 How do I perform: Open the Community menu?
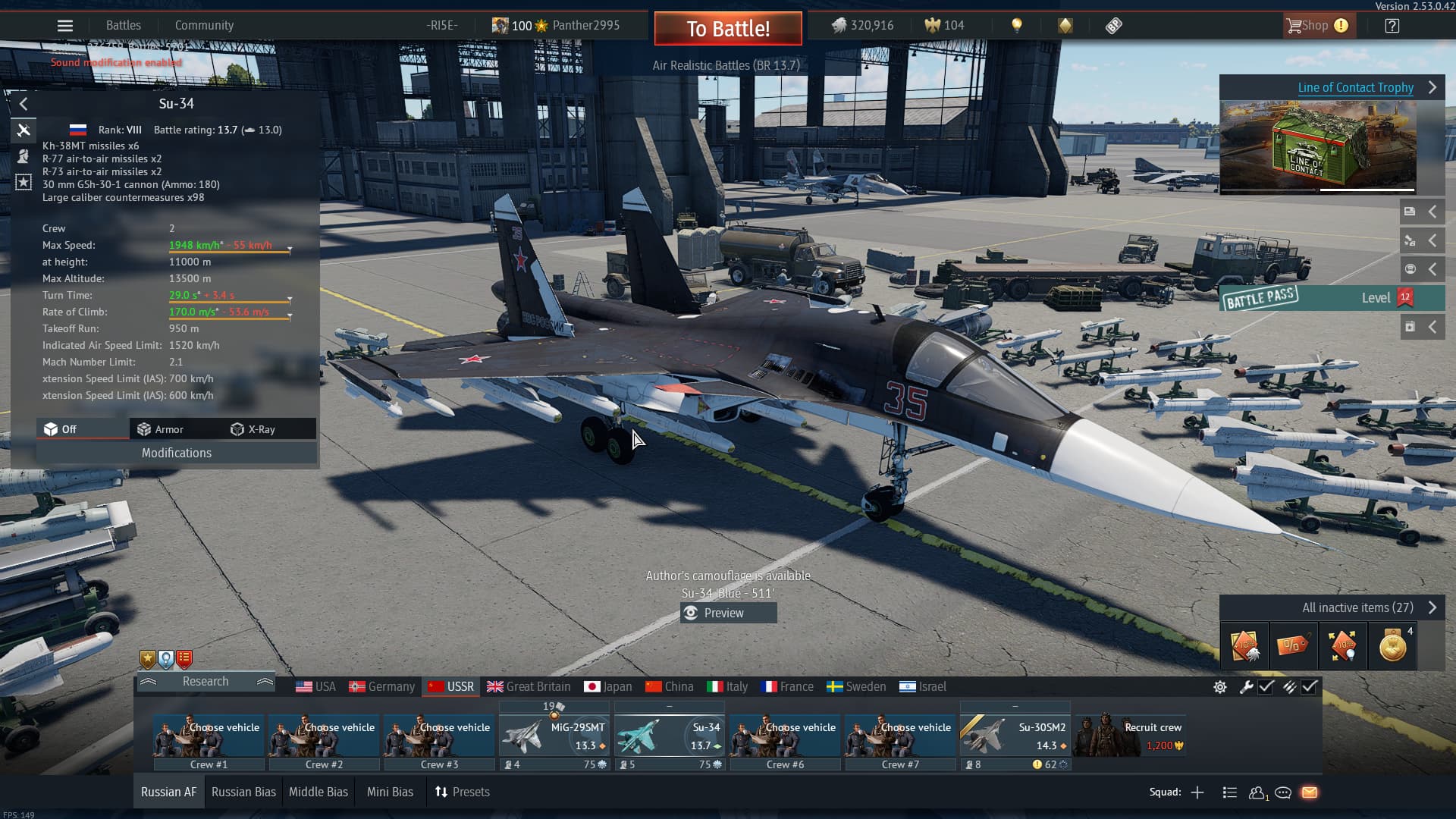point(204,25)
